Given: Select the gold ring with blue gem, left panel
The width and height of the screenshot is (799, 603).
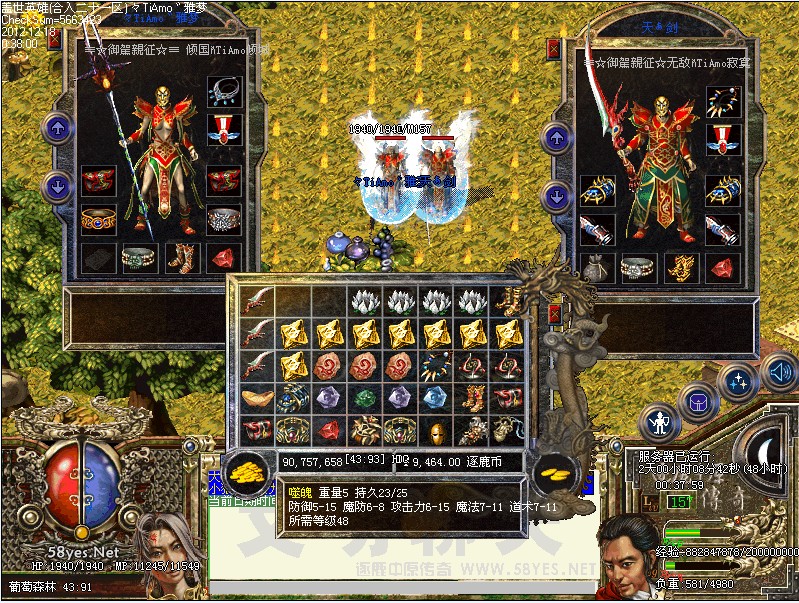Looking at the screenshot, I should coord(97,220).
